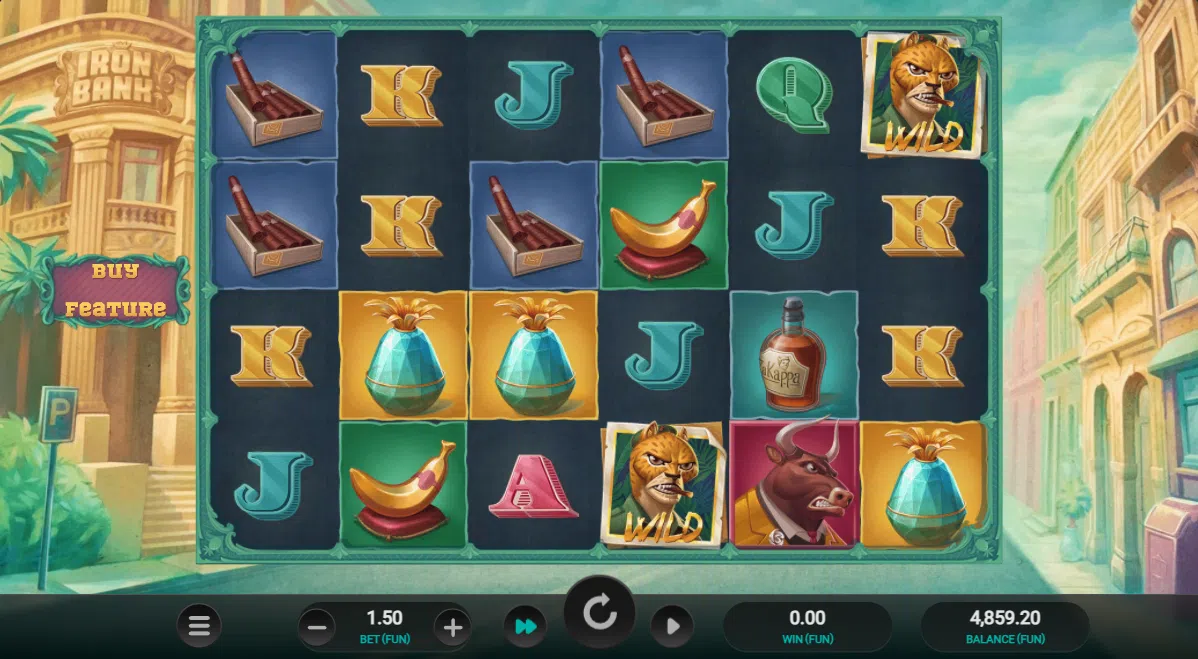Viewport: 1198px width, 659px height.
Task: Spin the reels with the circular arrow
Action: [x=600, y=612]
